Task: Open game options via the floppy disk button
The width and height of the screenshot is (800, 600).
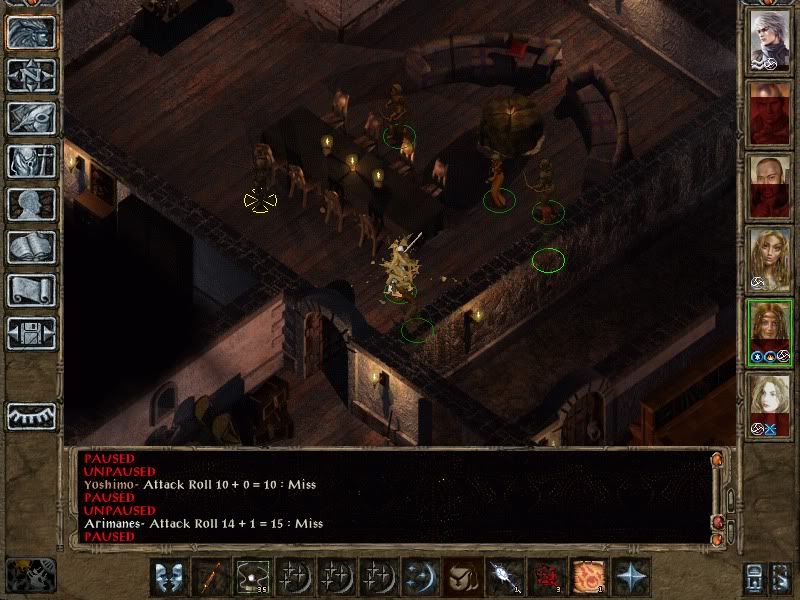Action: click(x=31, y=333)
